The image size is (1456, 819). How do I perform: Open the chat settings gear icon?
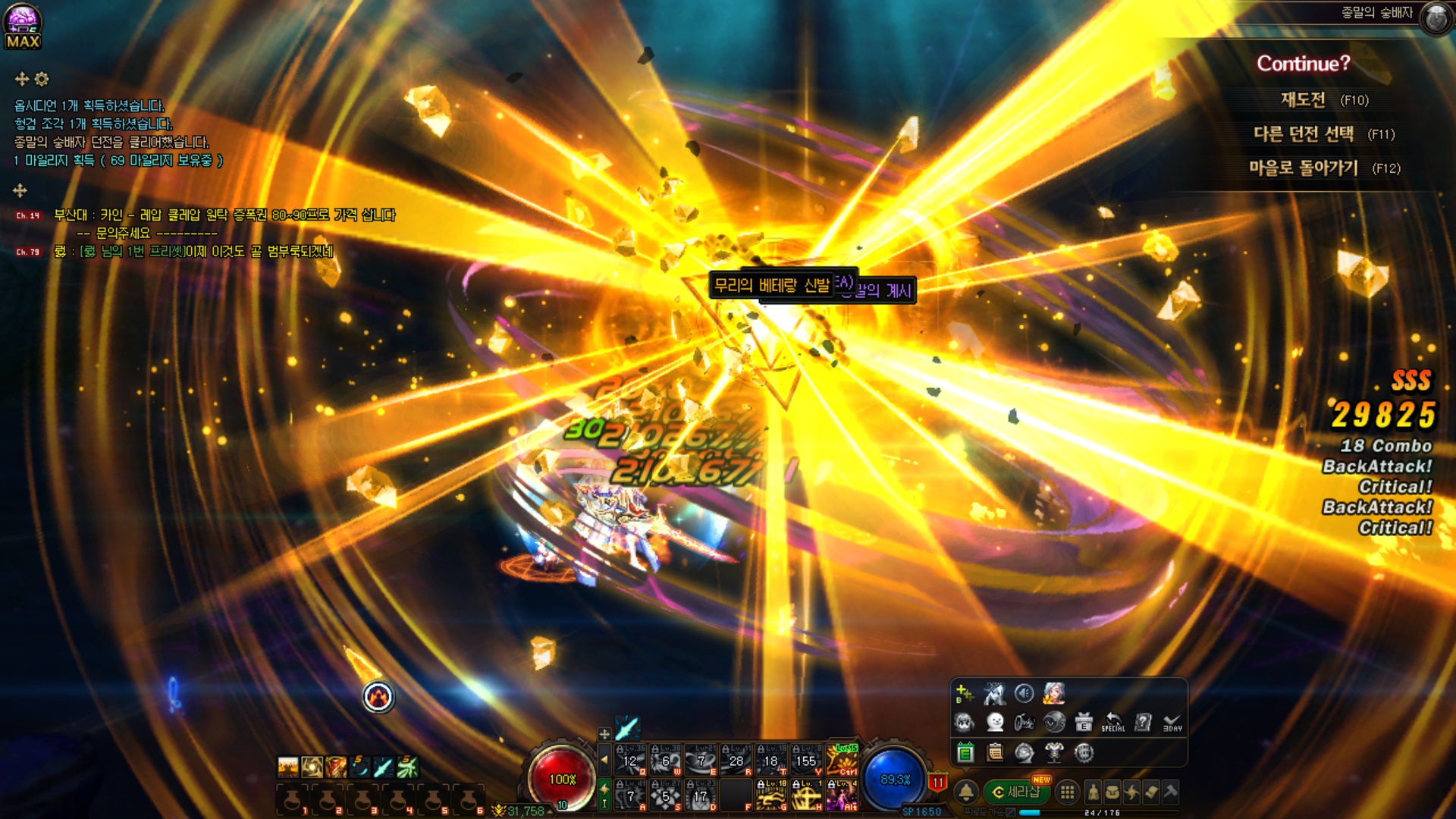(42, 79)
